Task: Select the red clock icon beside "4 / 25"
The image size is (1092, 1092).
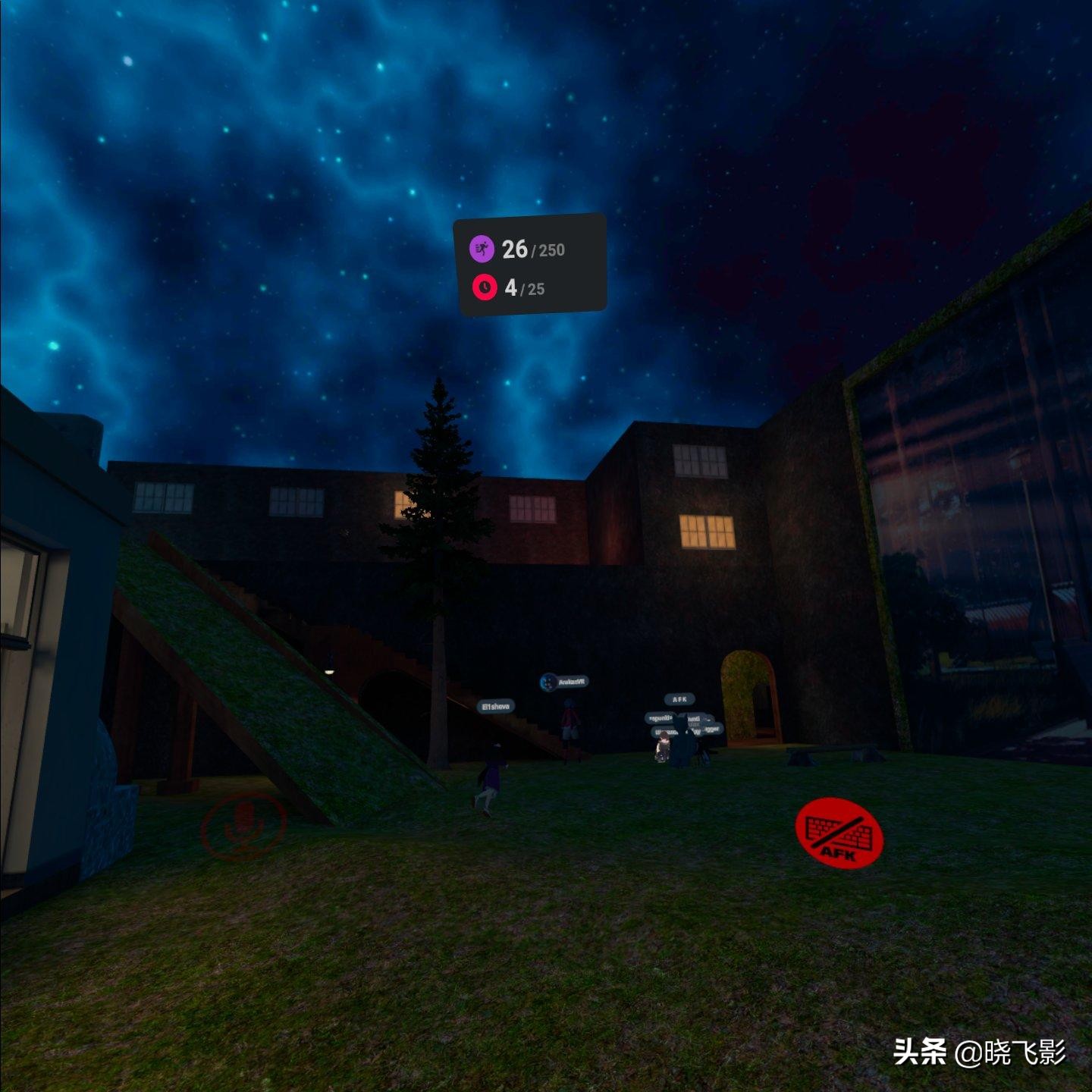Action: (483, 288)
